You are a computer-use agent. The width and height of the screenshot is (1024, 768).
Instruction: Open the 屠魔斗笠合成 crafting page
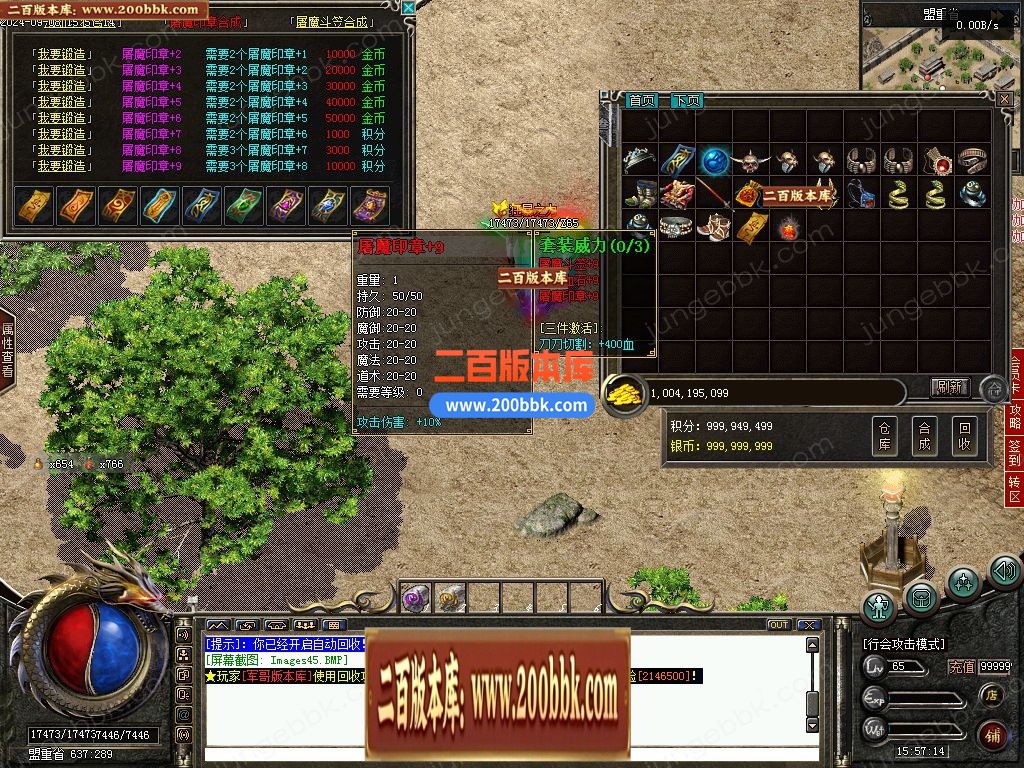(329, 21)
